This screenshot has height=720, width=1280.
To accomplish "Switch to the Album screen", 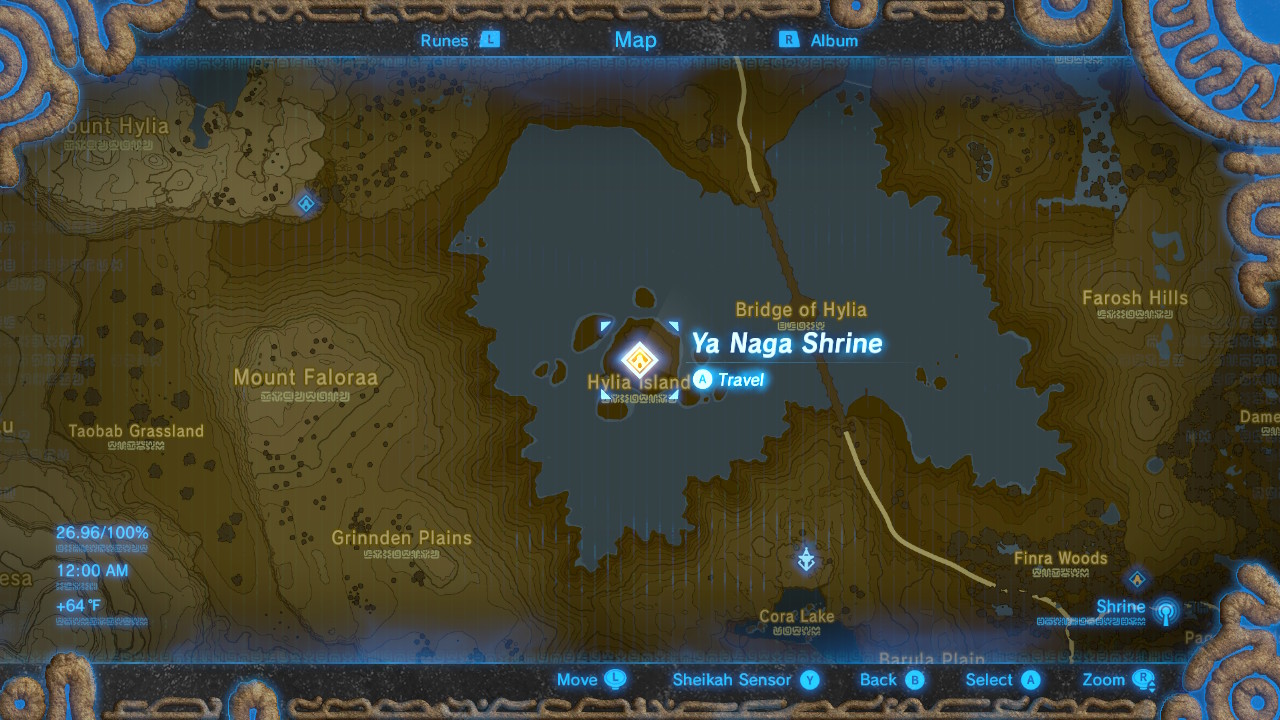I will pos(836,41).
